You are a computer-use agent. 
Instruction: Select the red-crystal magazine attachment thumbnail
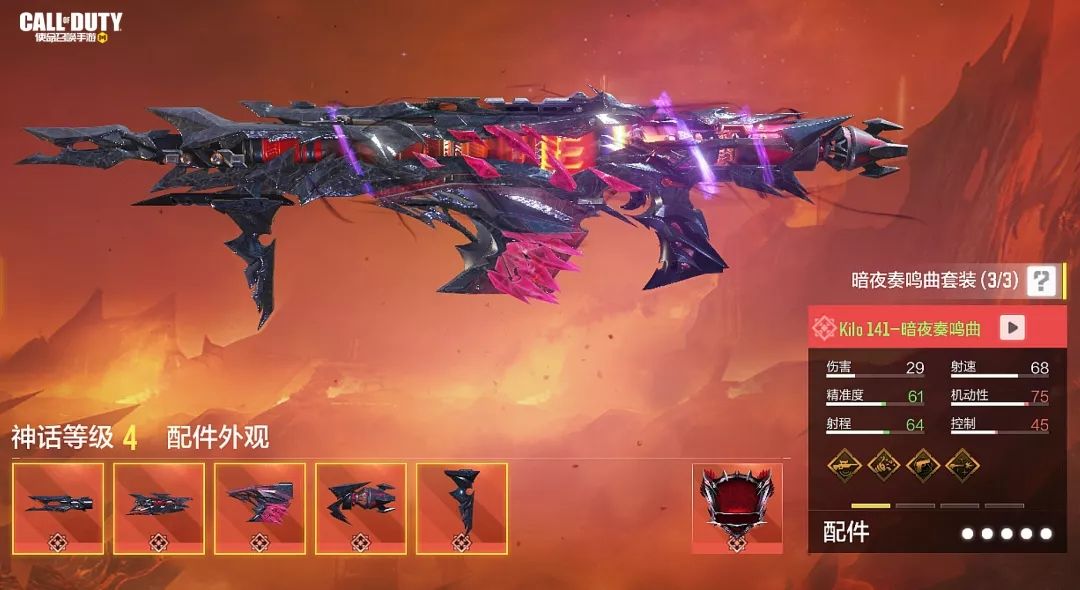coord(260,508)
